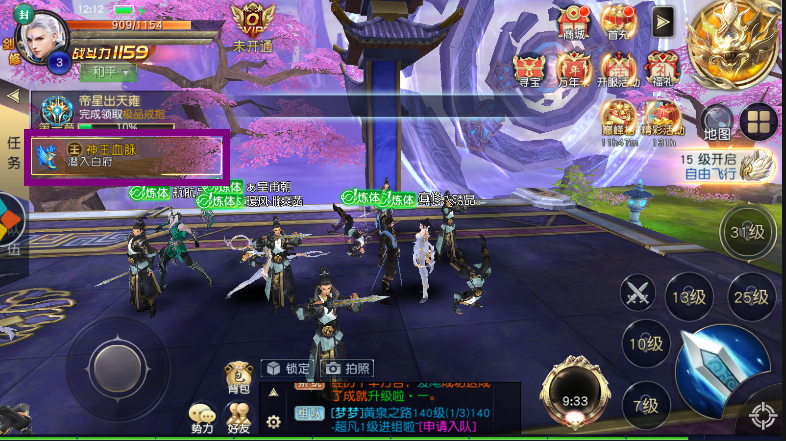This screenshot has width=786, height=441.
Task: Open the 好友 friends icon
Action: click(238, 418)
